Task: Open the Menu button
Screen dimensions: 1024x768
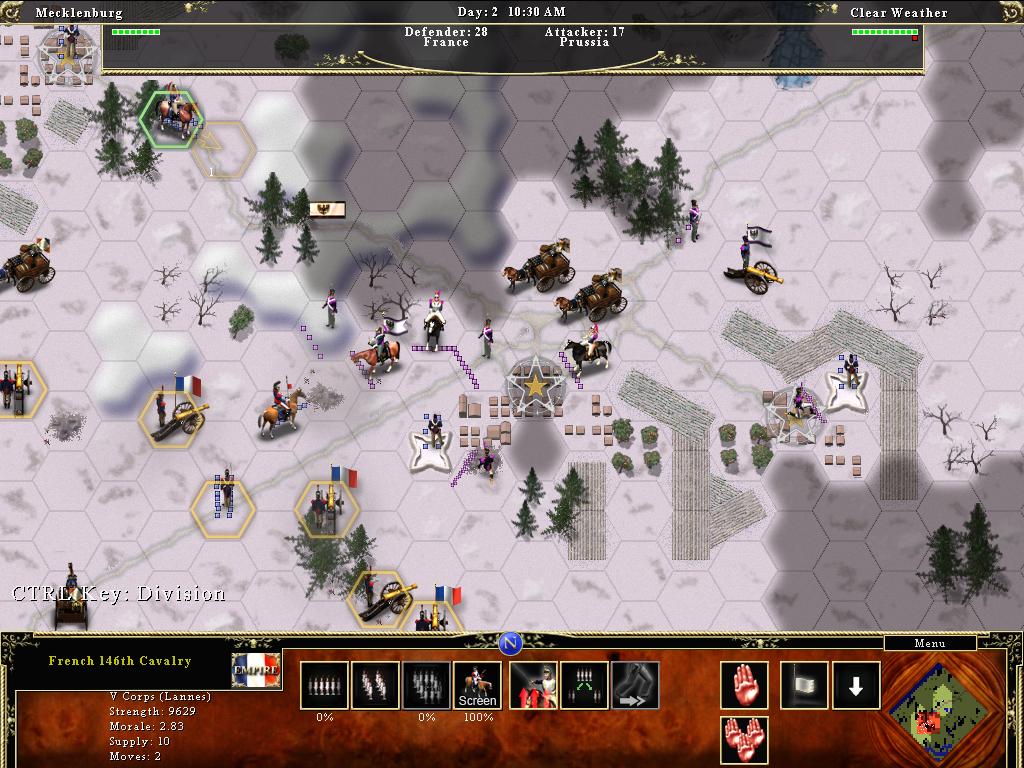Action: pyautogui.click(x=929, y=643)
